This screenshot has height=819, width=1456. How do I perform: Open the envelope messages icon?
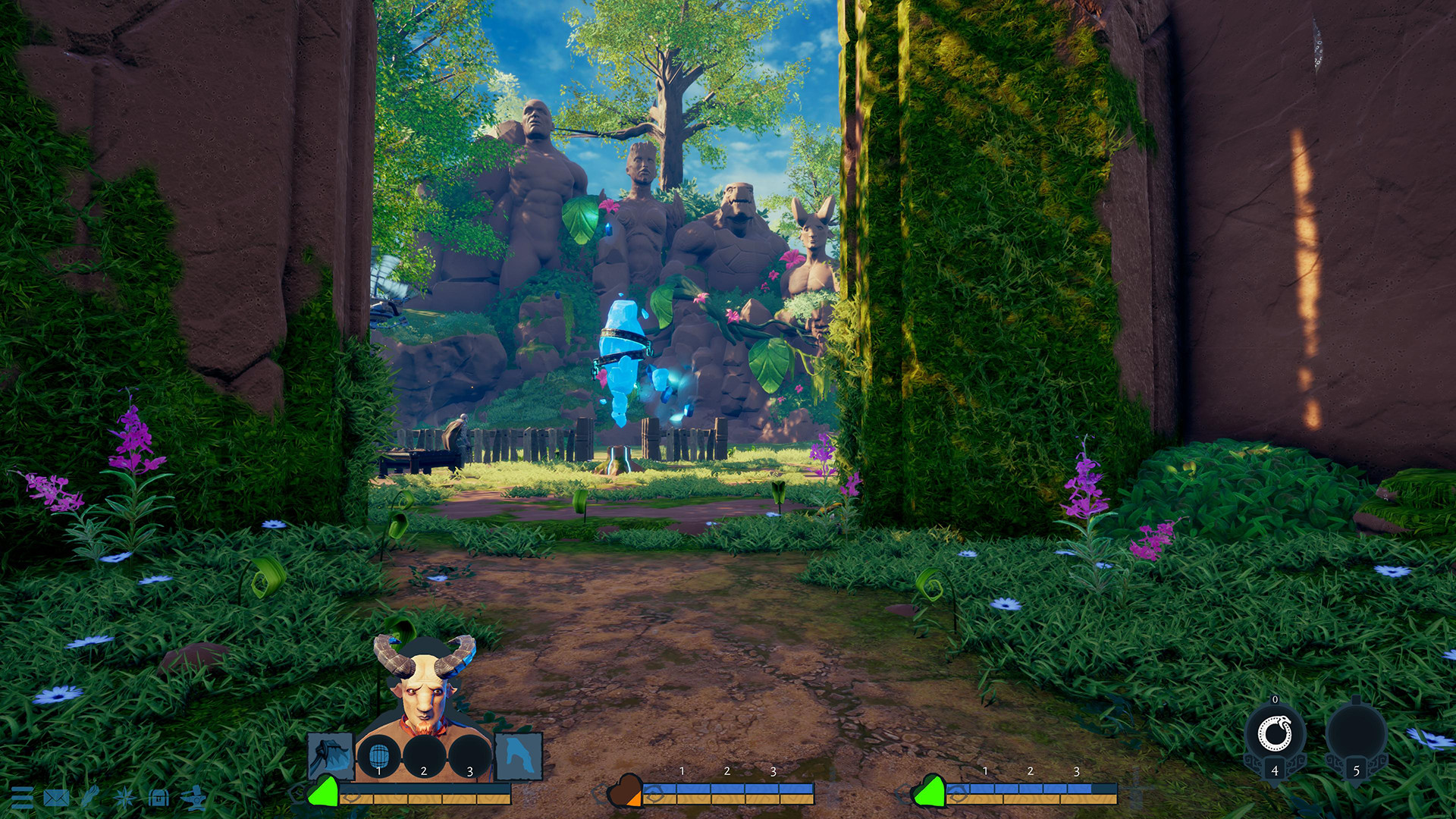[x=55, y=799]
